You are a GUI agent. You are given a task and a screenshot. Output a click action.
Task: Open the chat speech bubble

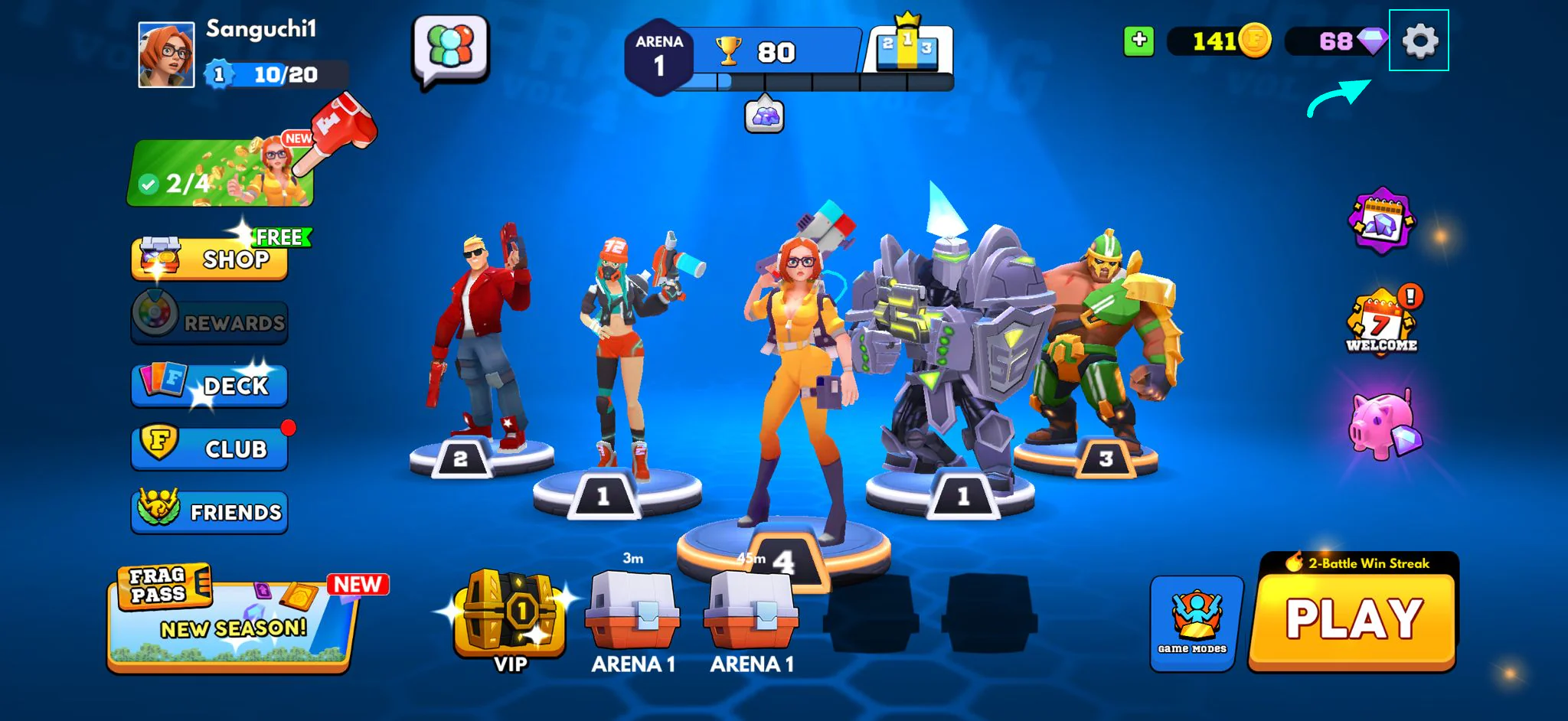[450, 48]
